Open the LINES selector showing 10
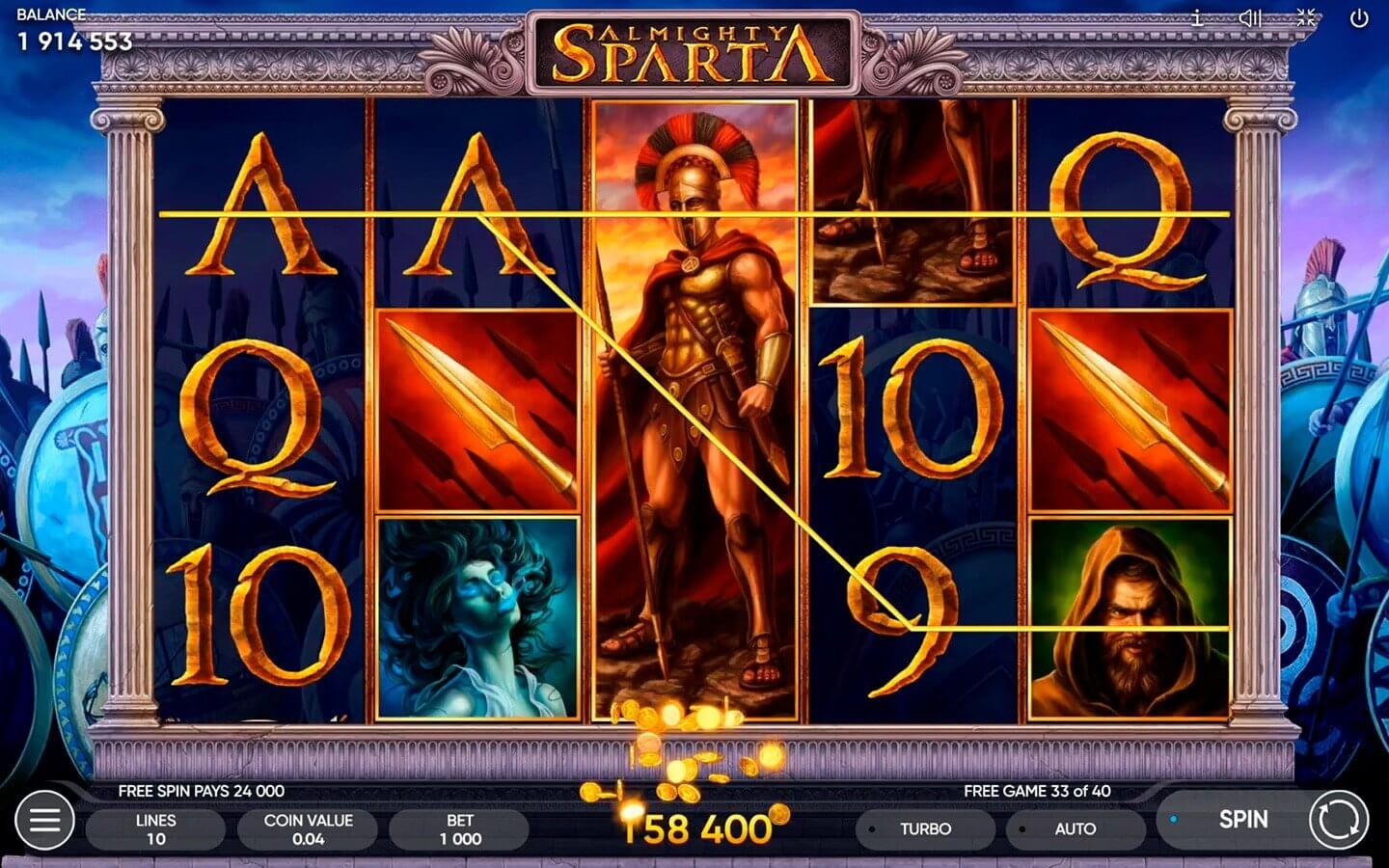Viewport: 1389px width, 868px height. pyautogui.click(x=156, y=827)
